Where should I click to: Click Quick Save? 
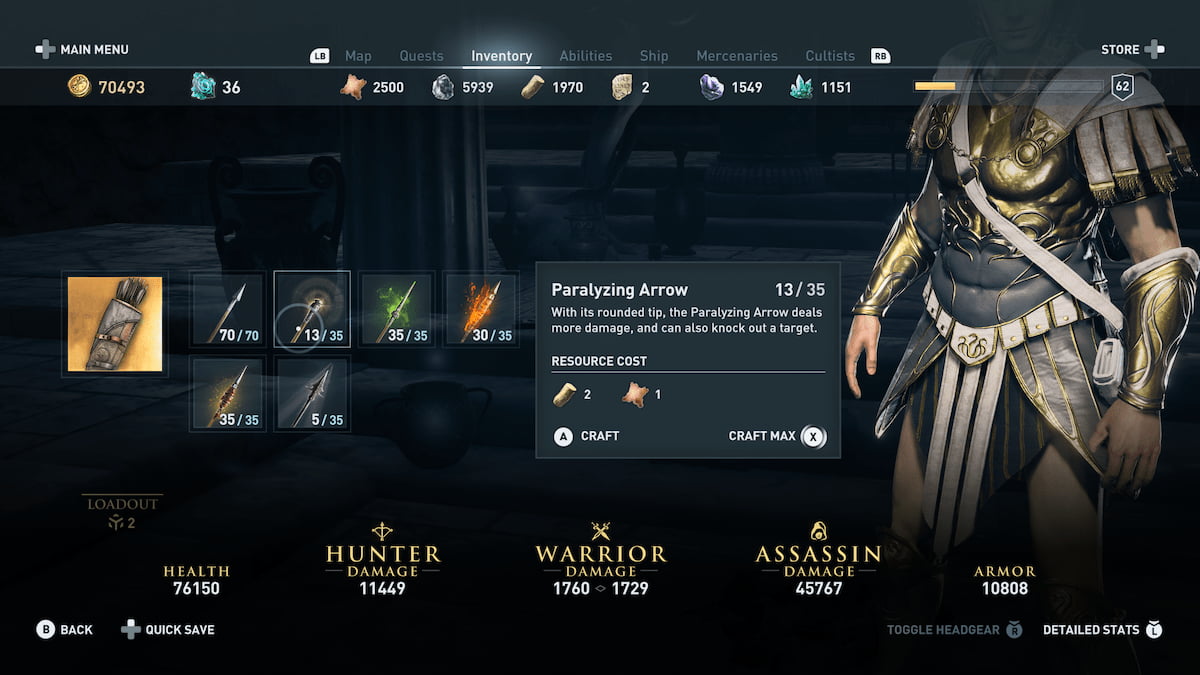click(168, 630)
